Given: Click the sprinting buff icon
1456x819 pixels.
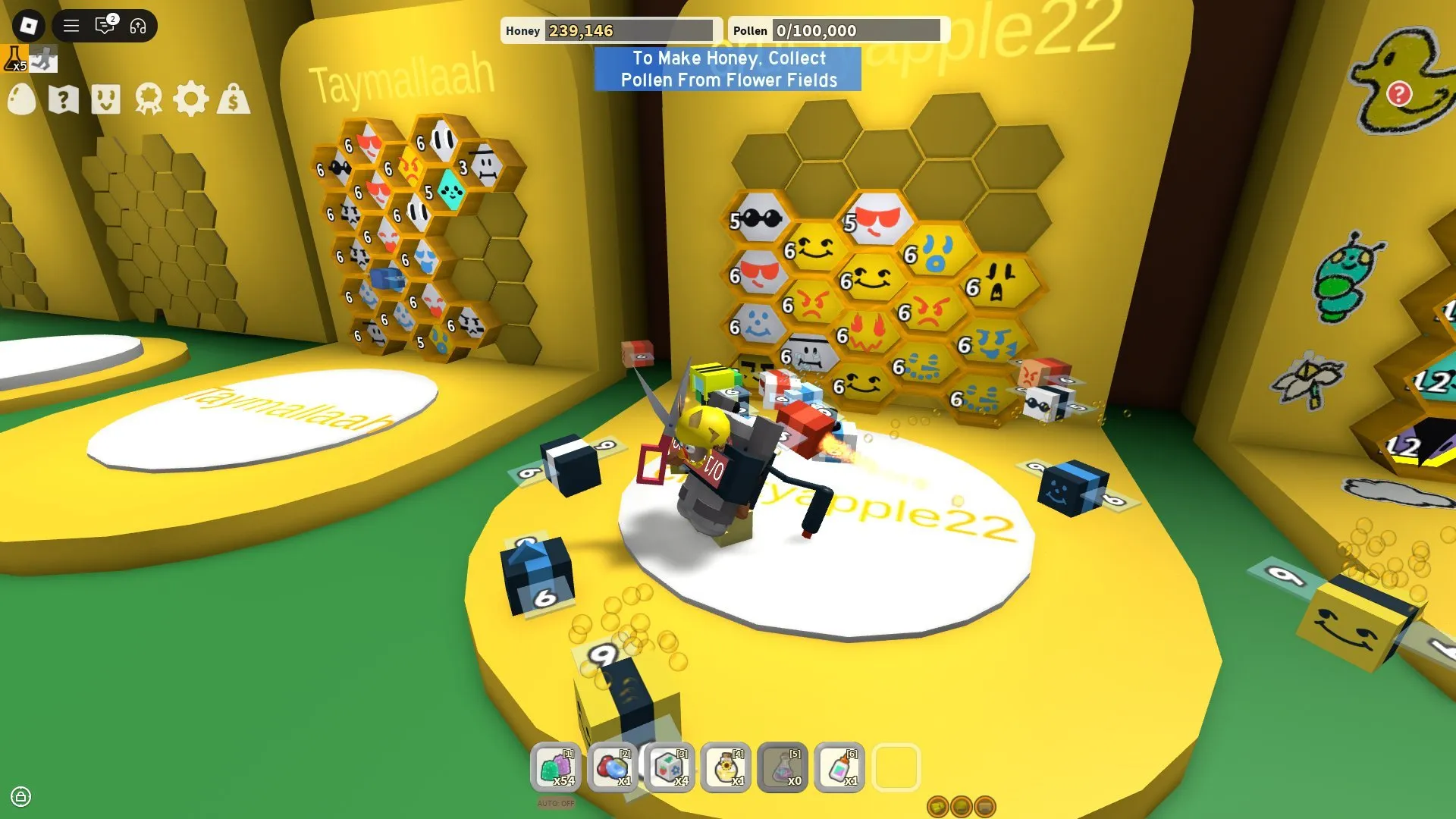Looking at the screenshot, I should [x=44, y=58].
